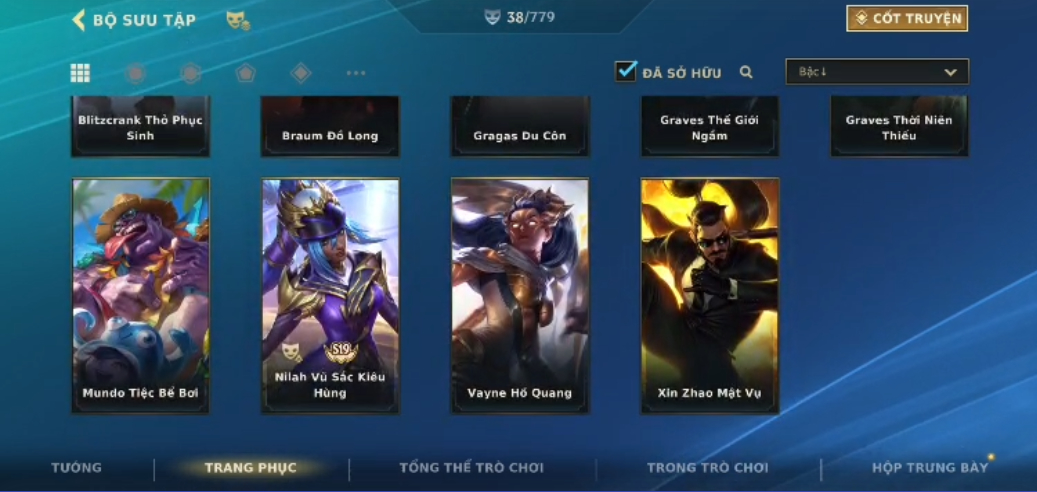Screen dimensions: 1037x492
Task: Select the Mundo Tiệc Bể Bơi skin
Action: coord(141,295)
